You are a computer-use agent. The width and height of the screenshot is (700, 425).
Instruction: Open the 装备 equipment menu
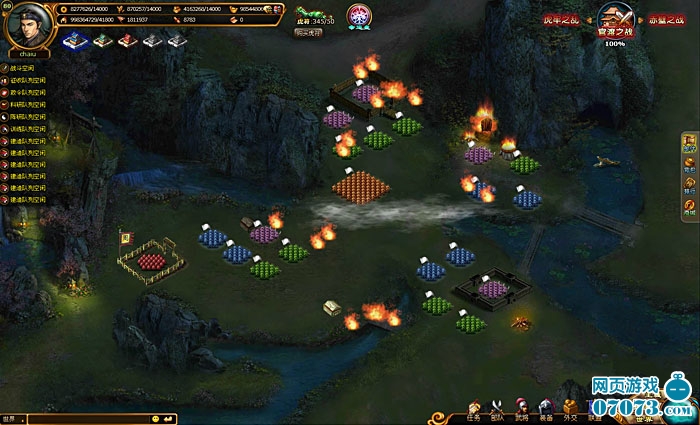coord(545,410)
